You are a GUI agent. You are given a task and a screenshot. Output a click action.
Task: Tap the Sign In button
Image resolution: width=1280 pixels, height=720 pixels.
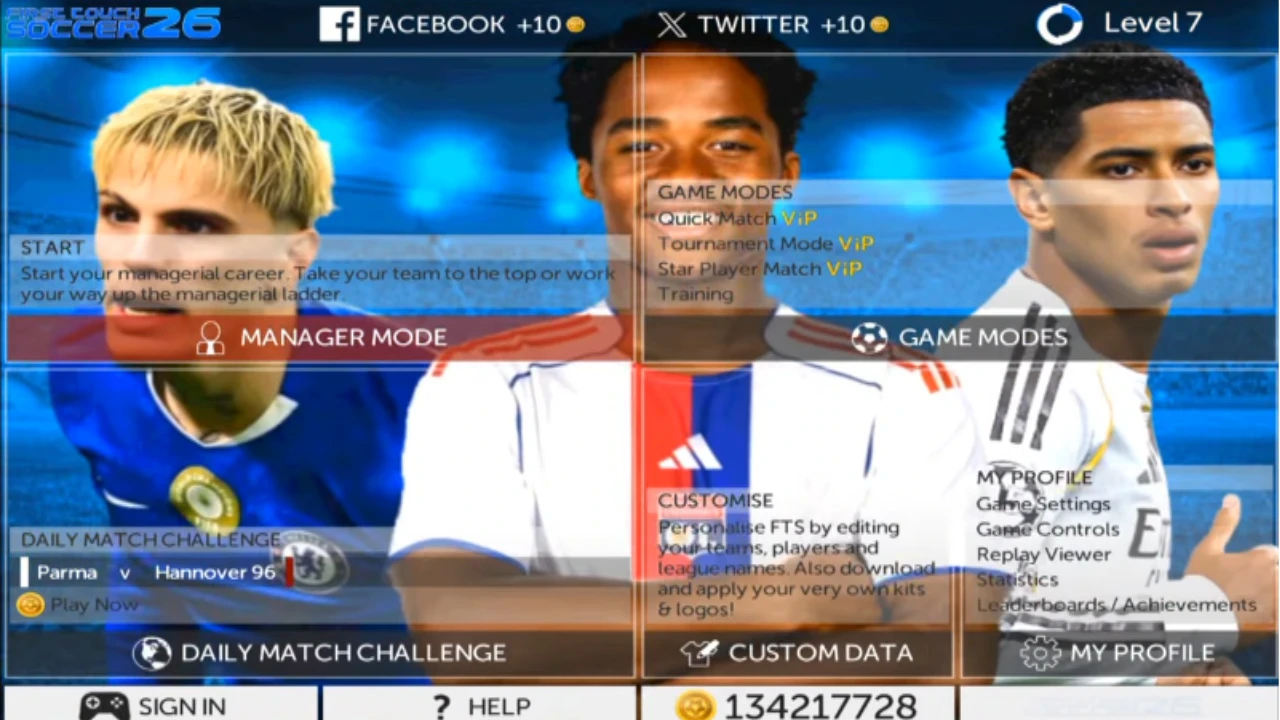[x=160, y=706]
